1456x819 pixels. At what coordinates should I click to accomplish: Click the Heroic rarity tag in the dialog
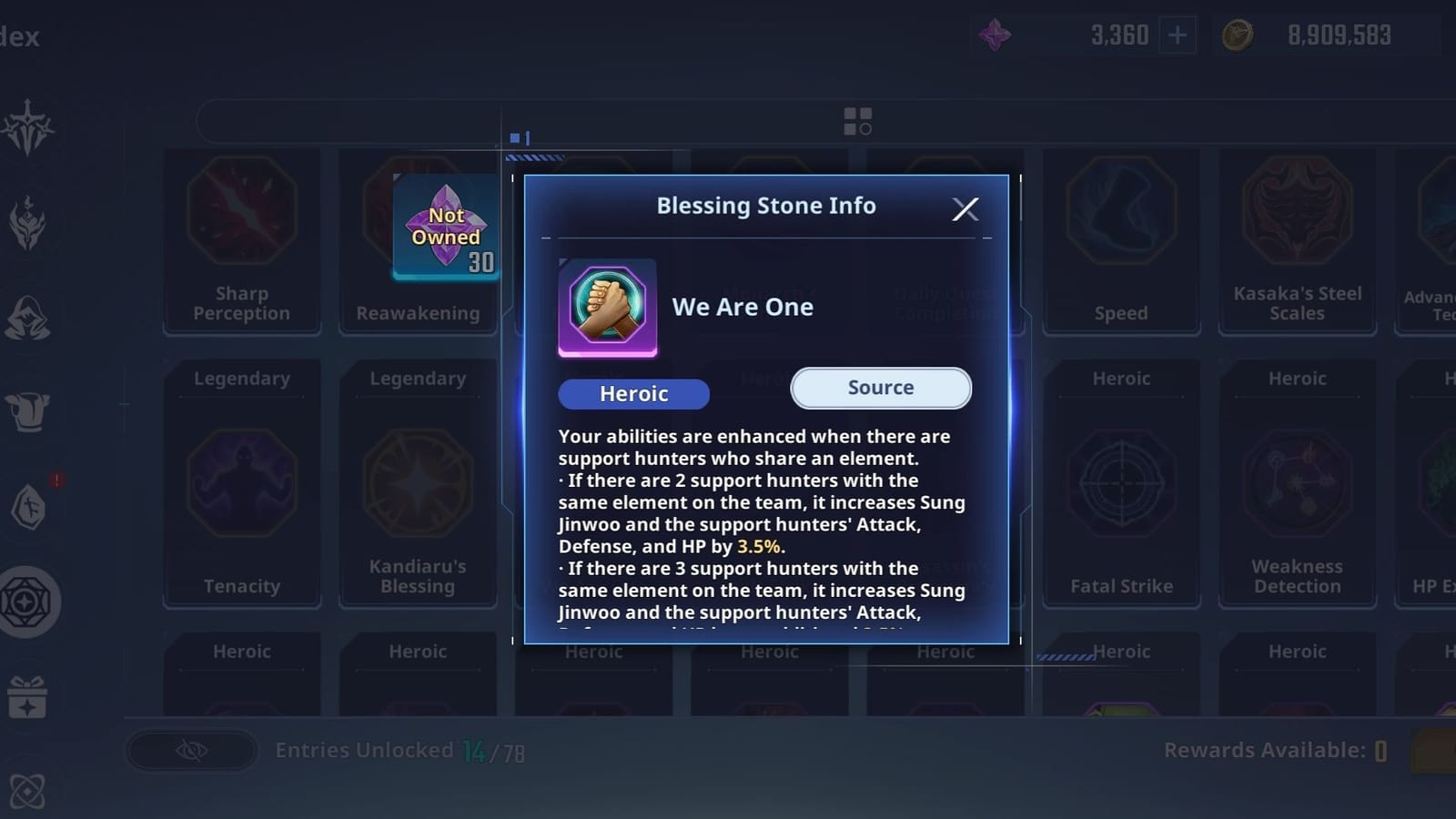633,393
